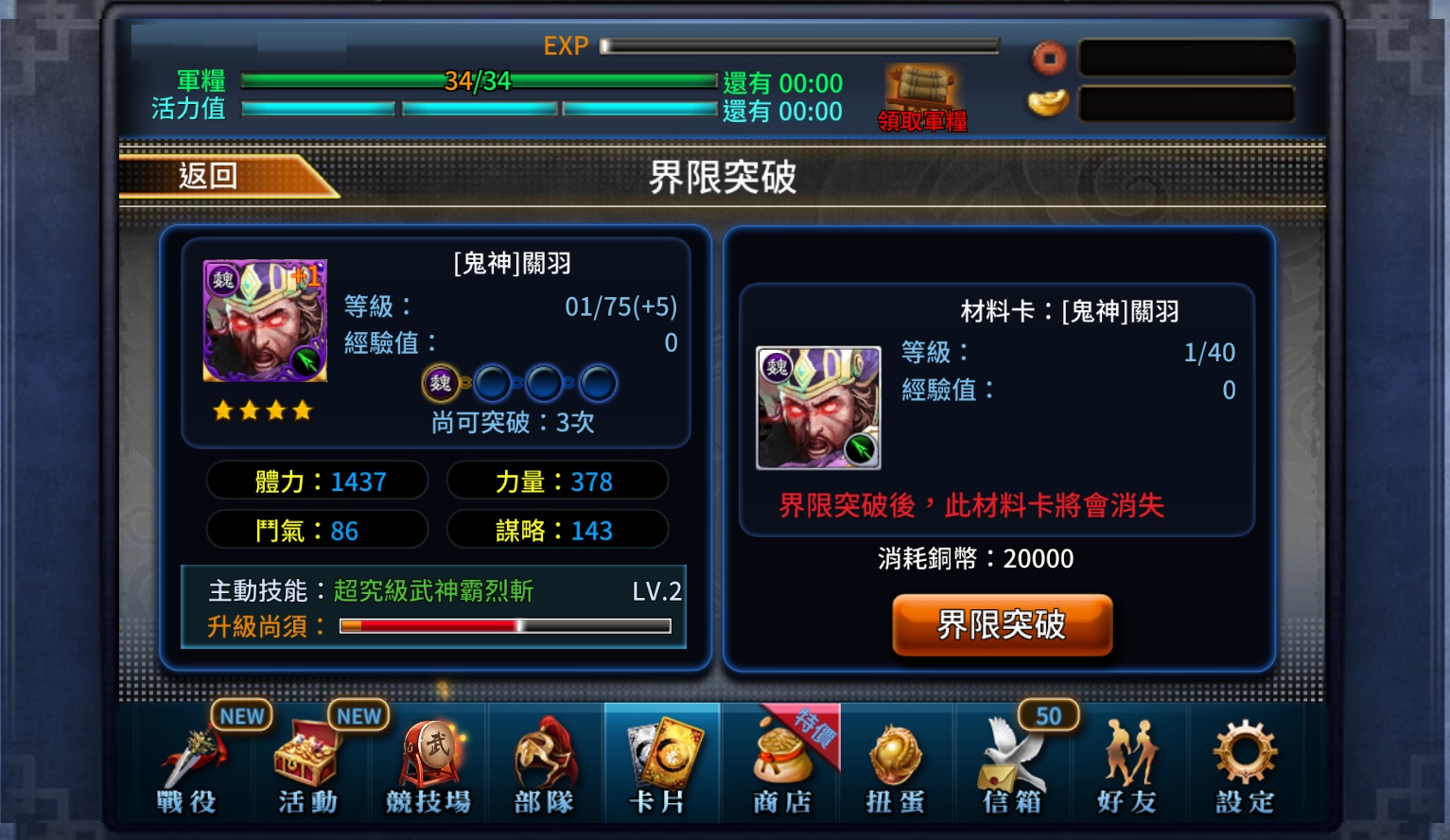Viewport: 1450px width, 840px height.
Task: Expand the 體力 stat field
Action: (317, 481)
